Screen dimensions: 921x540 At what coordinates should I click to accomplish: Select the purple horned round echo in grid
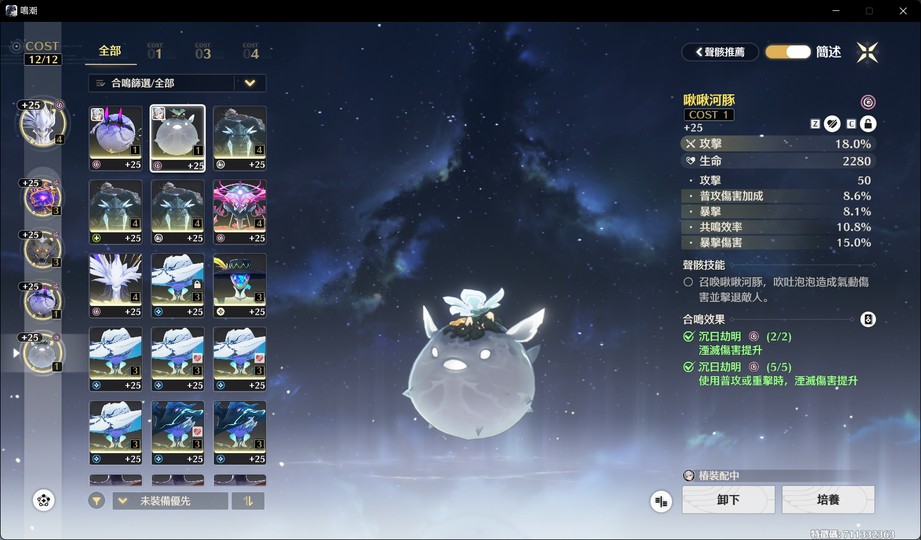coord(115,138)
